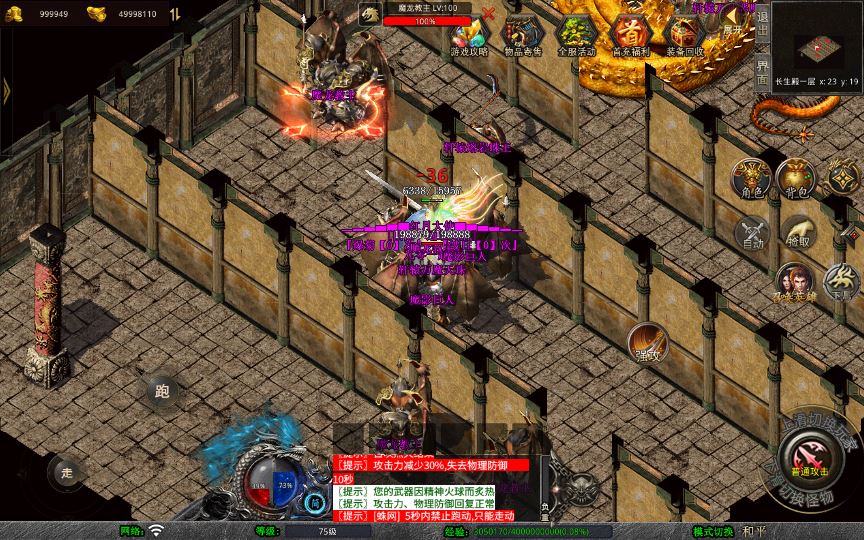Open the 游戏攻略 game guide icon
This screenshot has height=540, width=864.
(x=469, y=35)
